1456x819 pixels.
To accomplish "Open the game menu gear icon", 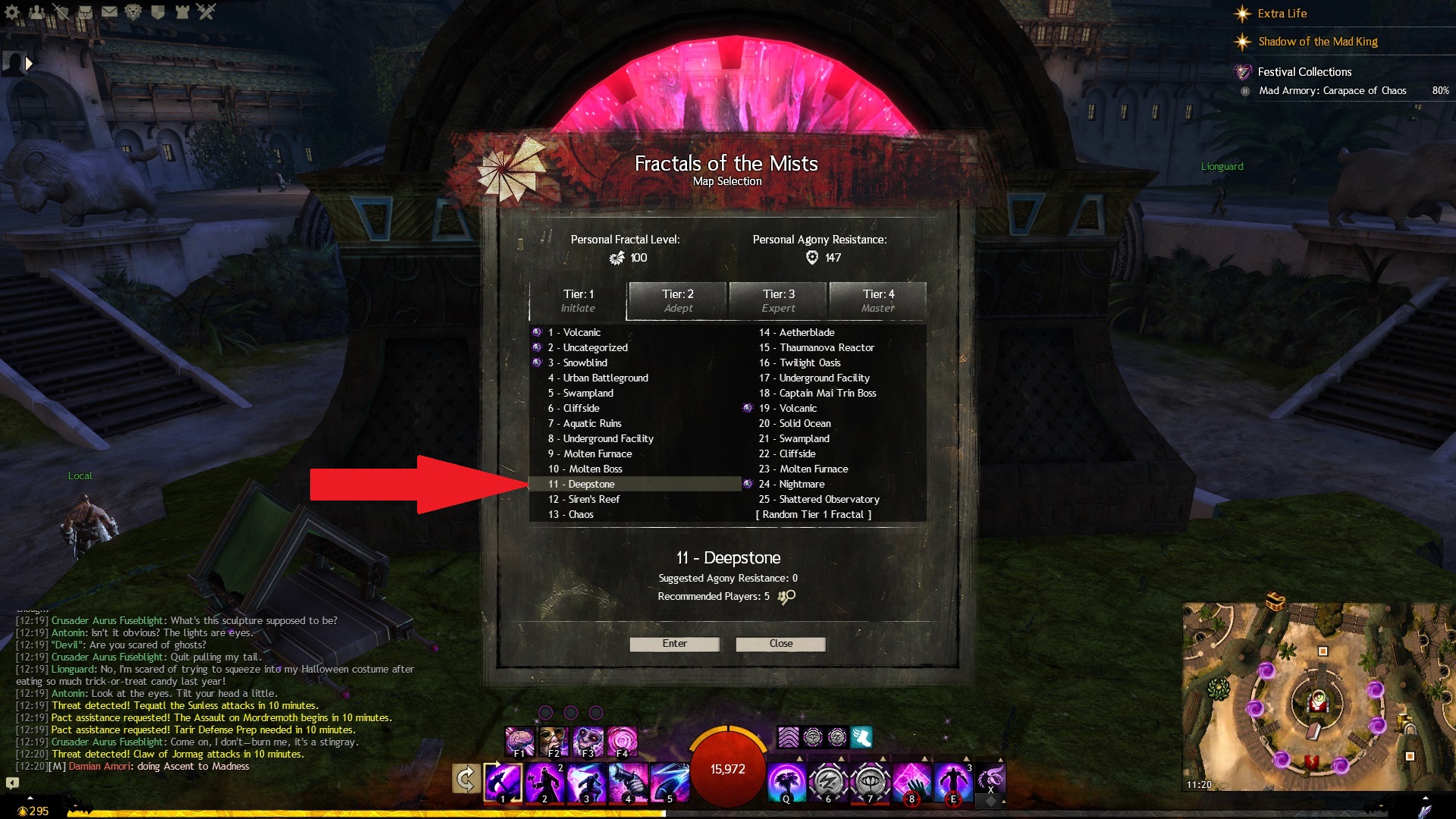I will pos(13,11).
